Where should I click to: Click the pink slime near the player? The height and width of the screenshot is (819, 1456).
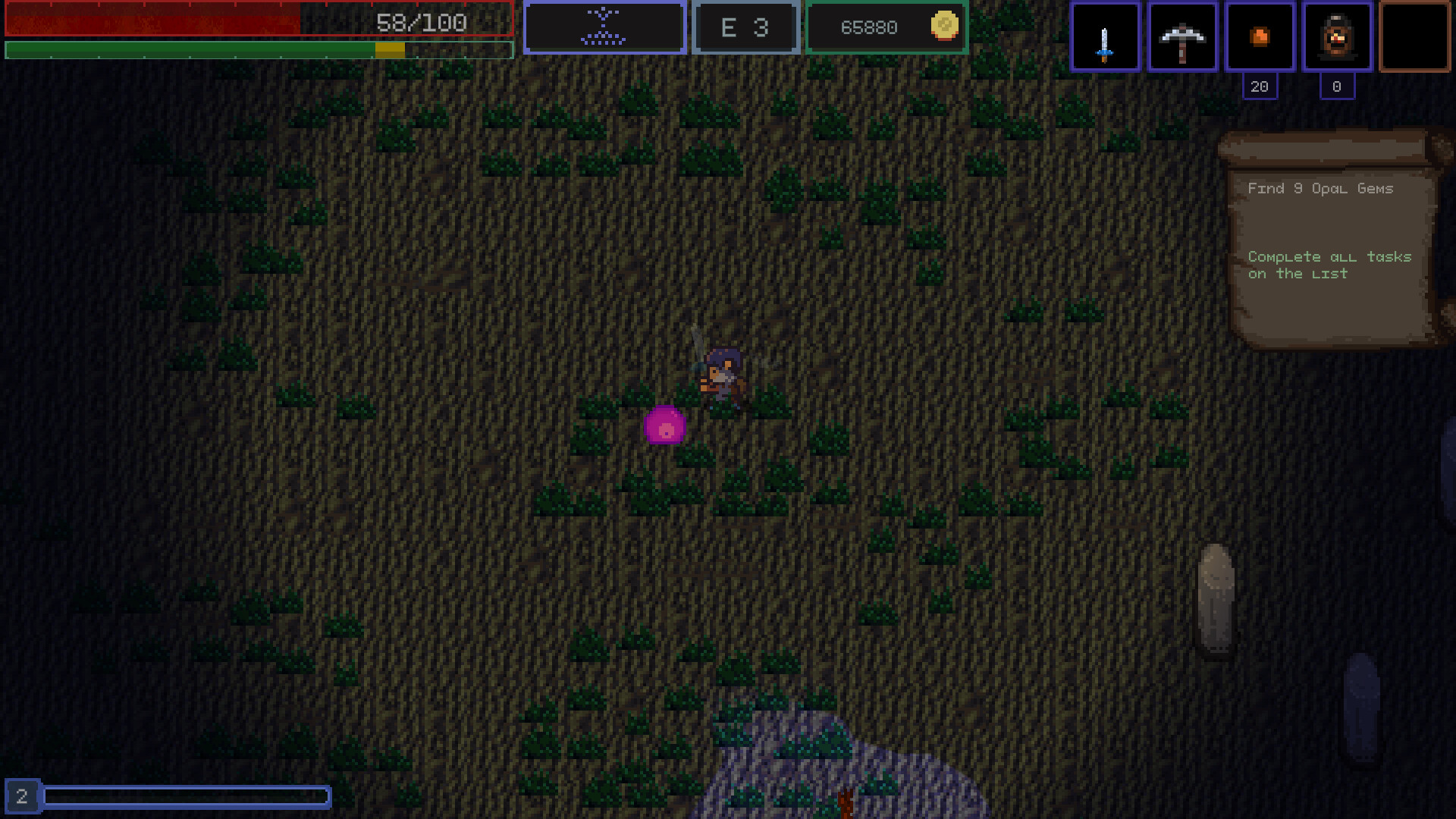pyautogui.click(x=666, y=426)
